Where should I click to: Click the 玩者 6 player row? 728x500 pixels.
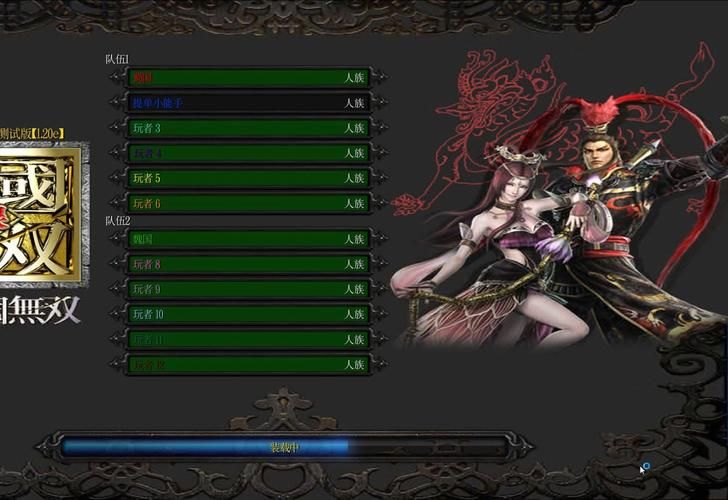247,204
